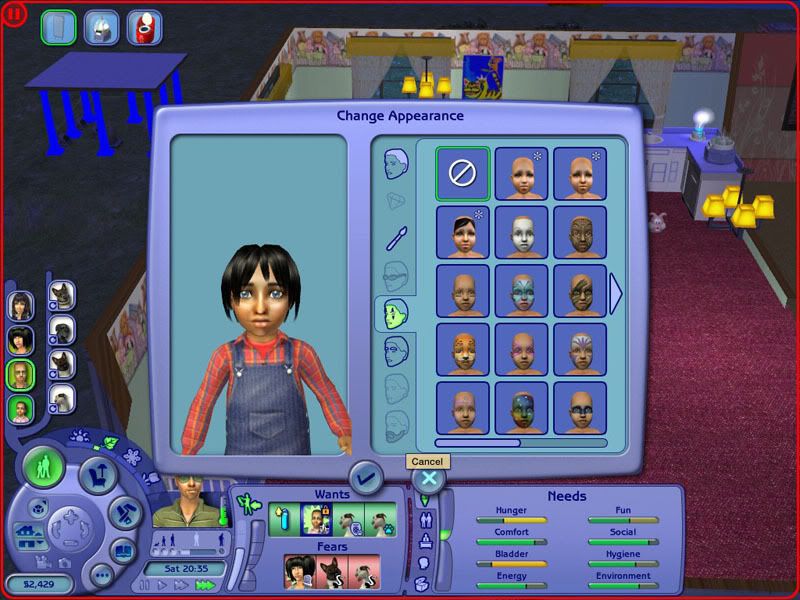Cancel the Change Appearance dialog
800x600 pixels.
click(428, 478)
